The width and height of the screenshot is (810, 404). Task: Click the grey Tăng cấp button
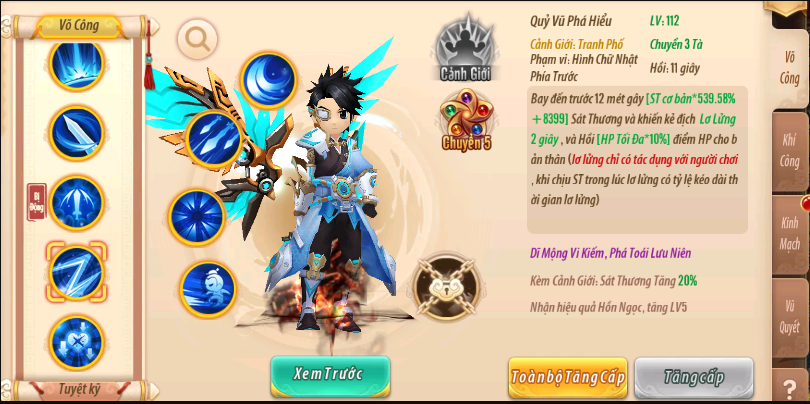click(x=693, y=377)
